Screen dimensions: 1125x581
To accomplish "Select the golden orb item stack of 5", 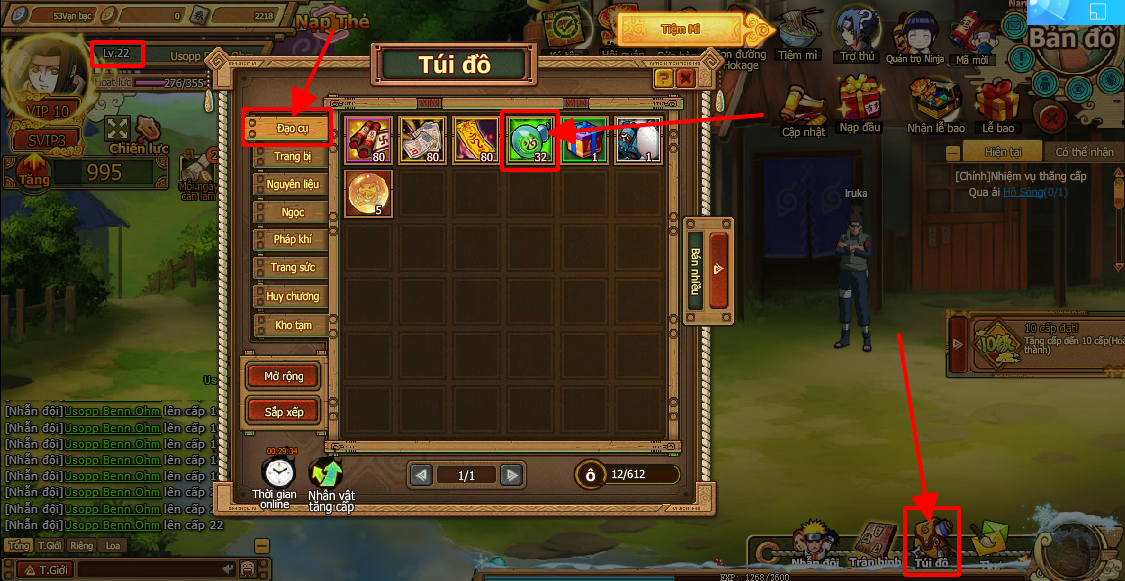I will coord(368,194).
